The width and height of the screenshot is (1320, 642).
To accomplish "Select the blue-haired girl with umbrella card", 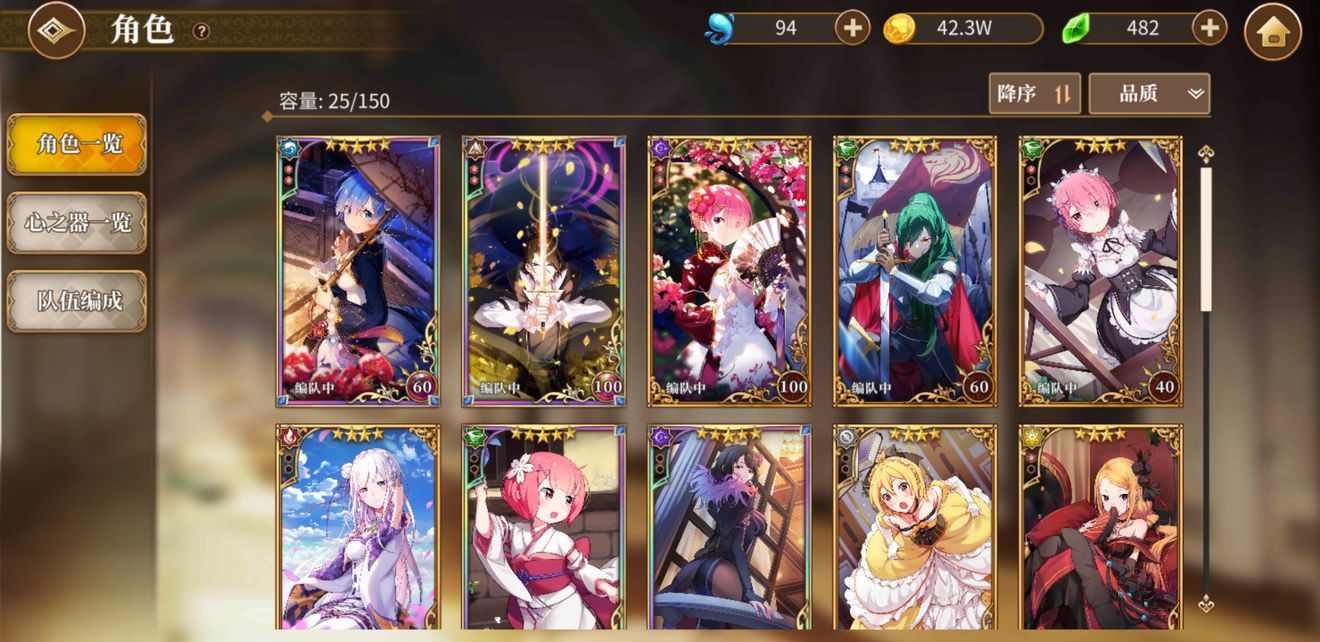I will click(x=358, y=271).
